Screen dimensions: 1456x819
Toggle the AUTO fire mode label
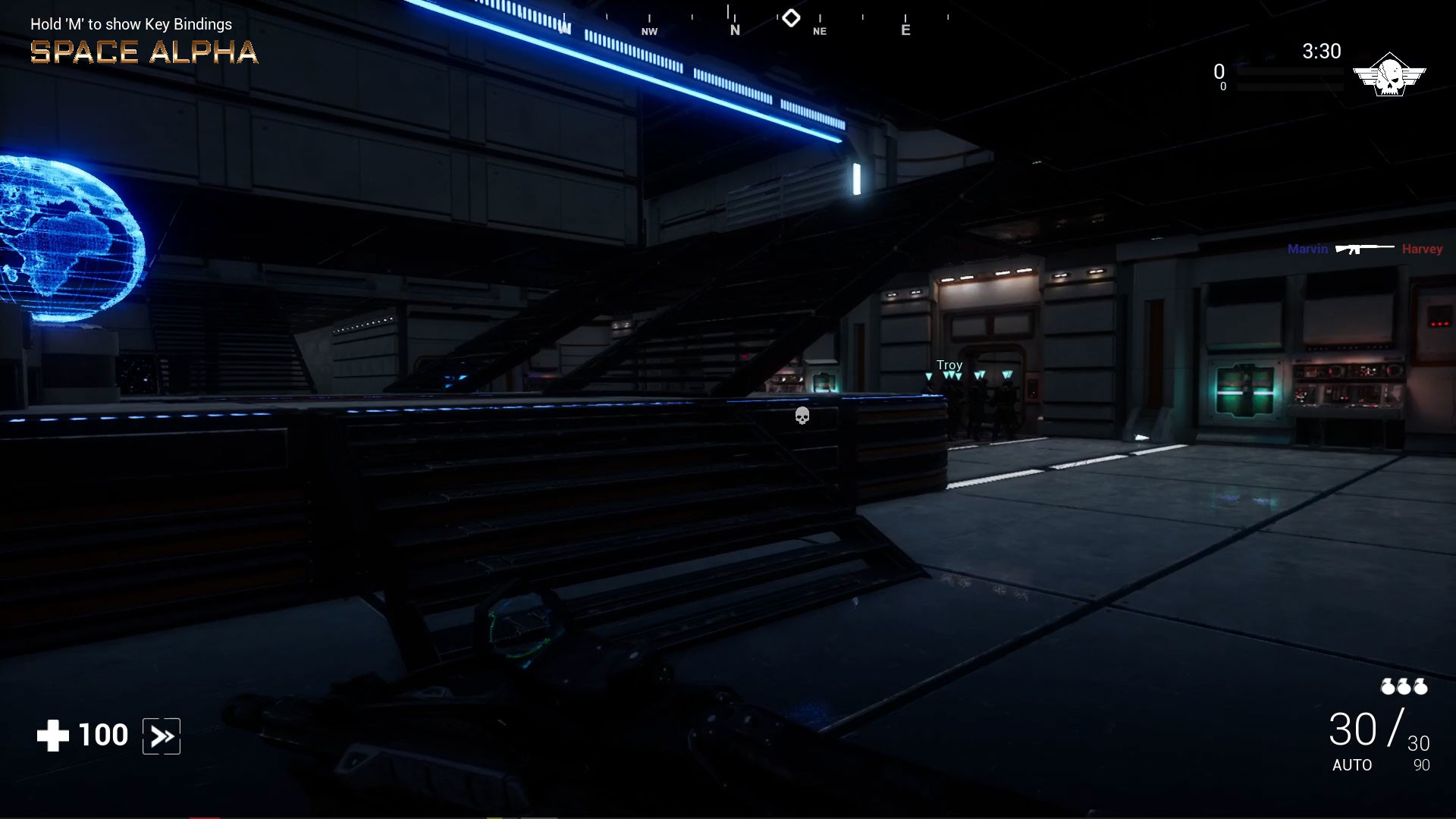click(1351, 766)
